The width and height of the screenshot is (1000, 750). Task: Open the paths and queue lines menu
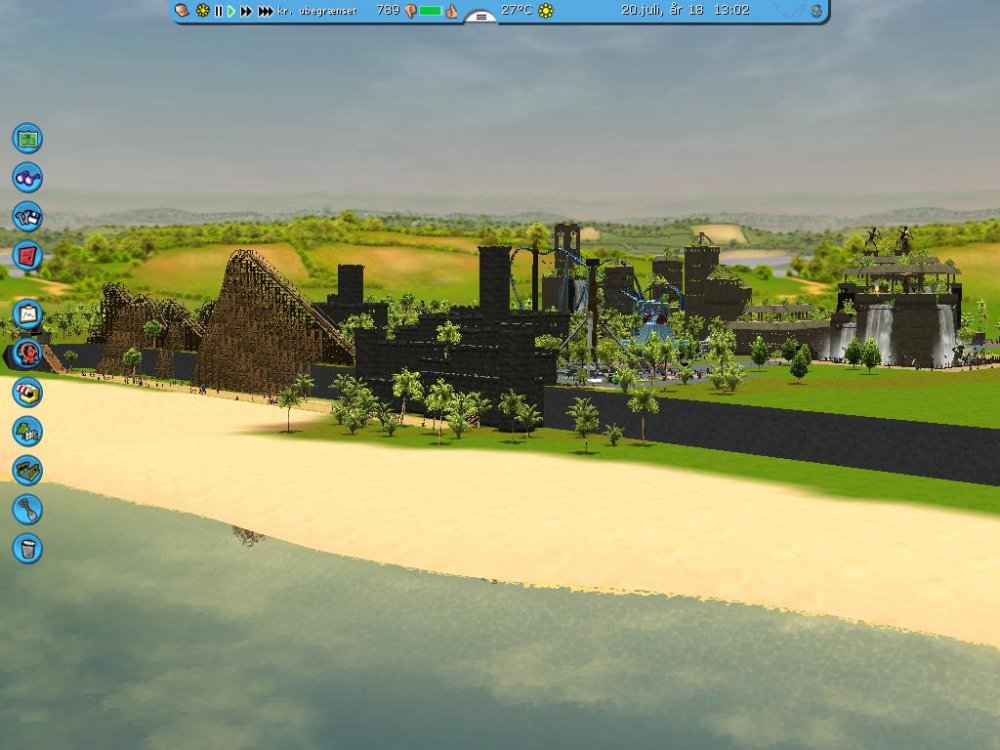[27, 470]
